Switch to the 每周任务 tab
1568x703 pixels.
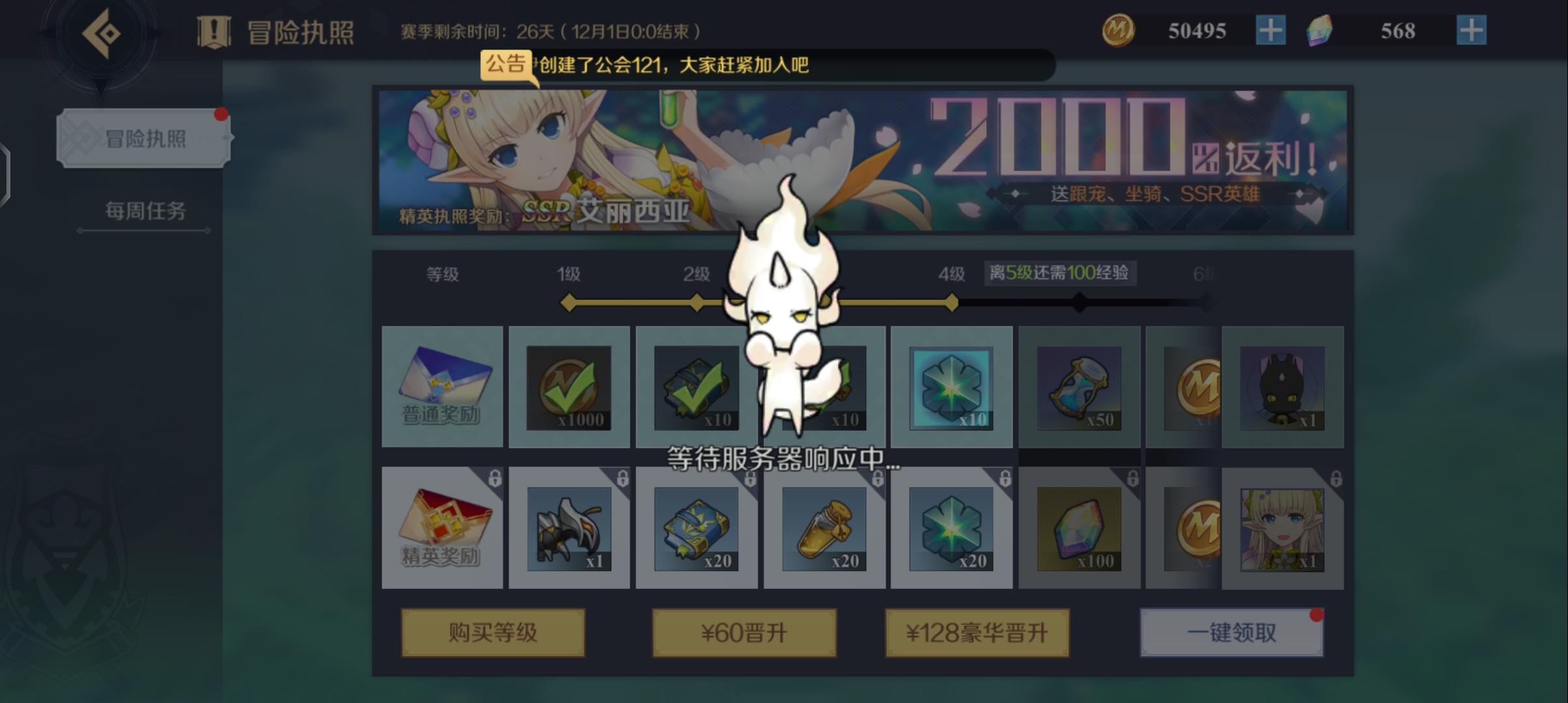pos(145,211)
